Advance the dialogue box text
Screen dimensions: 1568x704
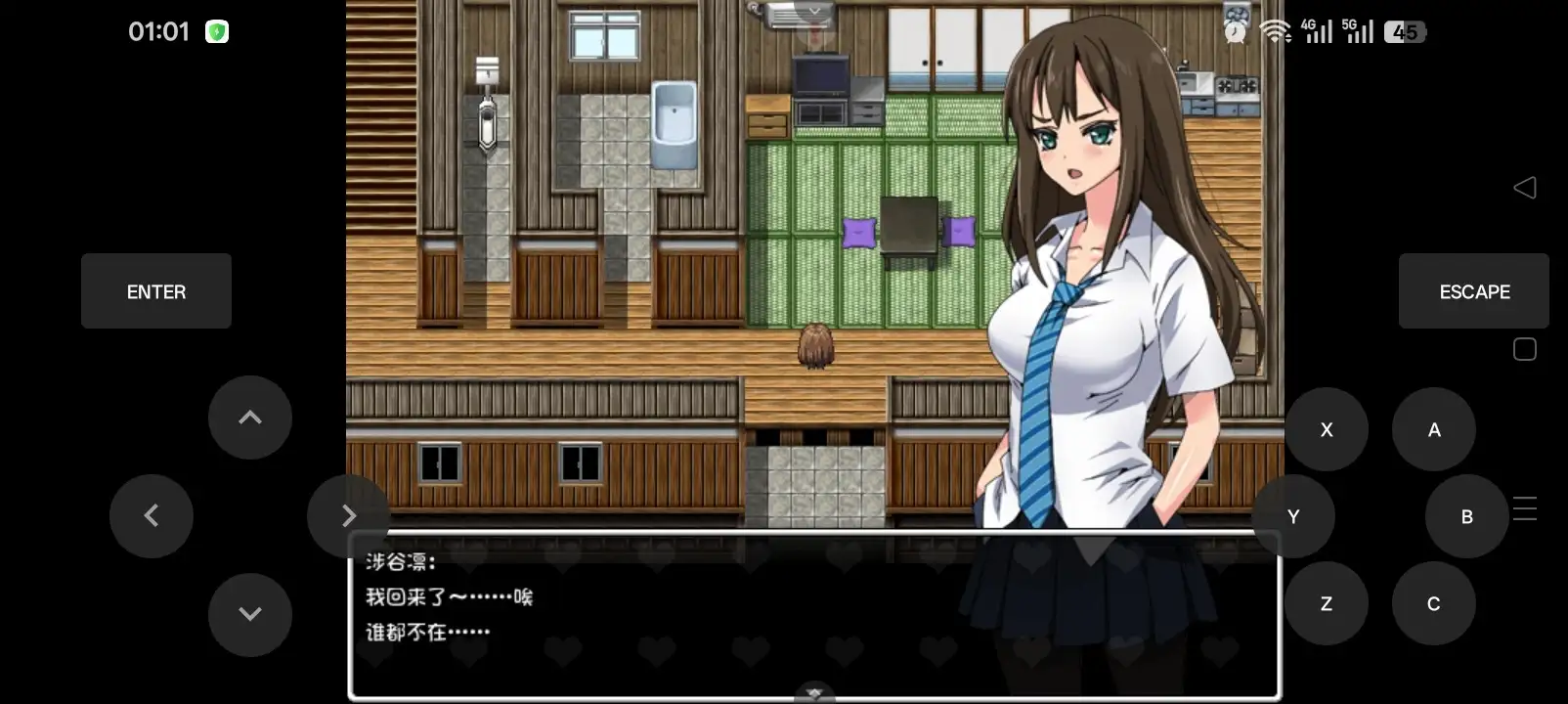point(814,616)
